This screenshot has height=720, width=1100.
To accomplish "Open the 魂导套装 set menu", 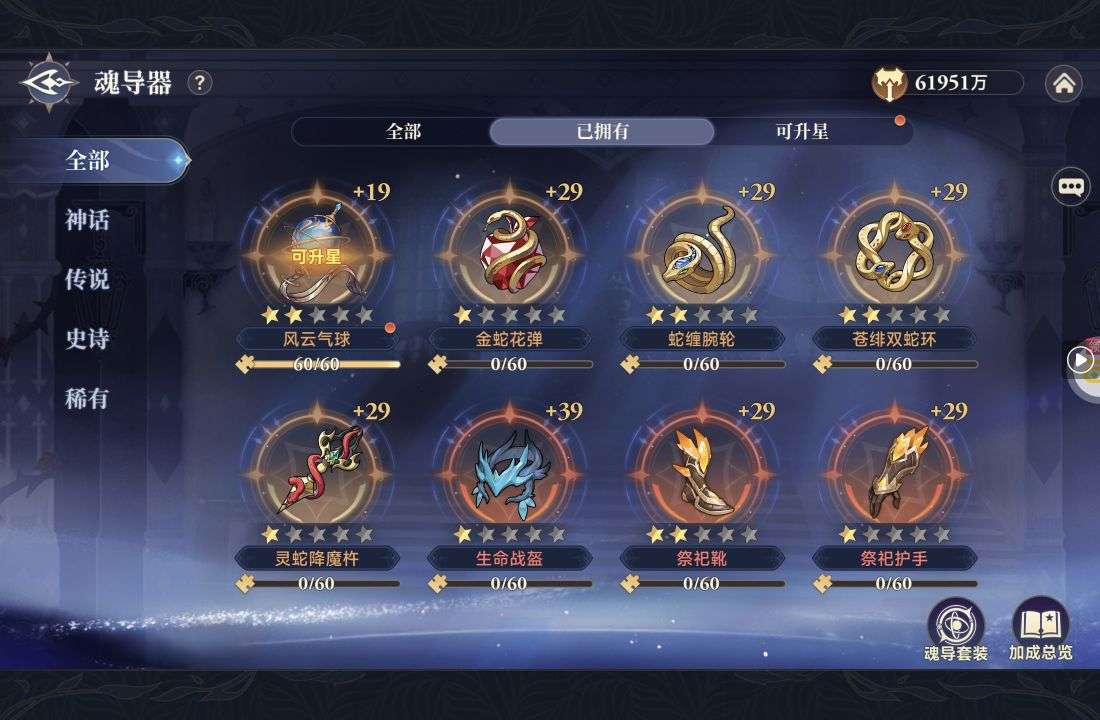I will pyautogui.click(x=956, y=630).
